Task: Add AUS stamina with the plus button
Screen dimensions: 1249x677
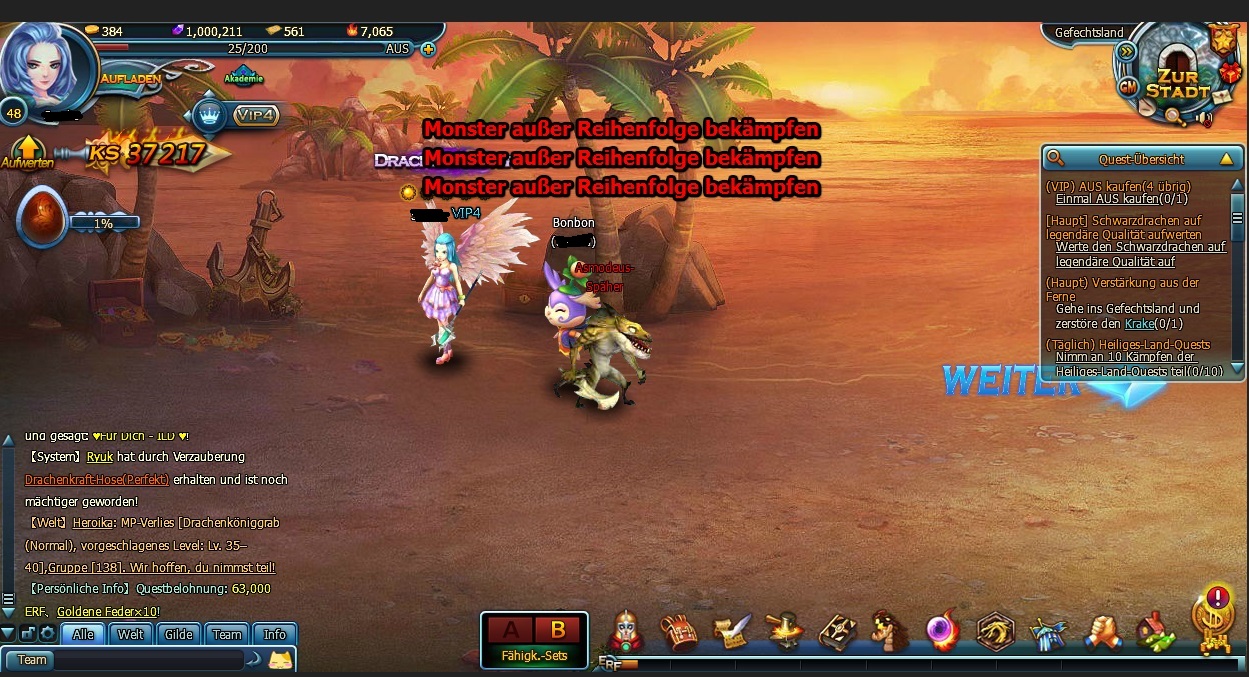Action: 428,48
